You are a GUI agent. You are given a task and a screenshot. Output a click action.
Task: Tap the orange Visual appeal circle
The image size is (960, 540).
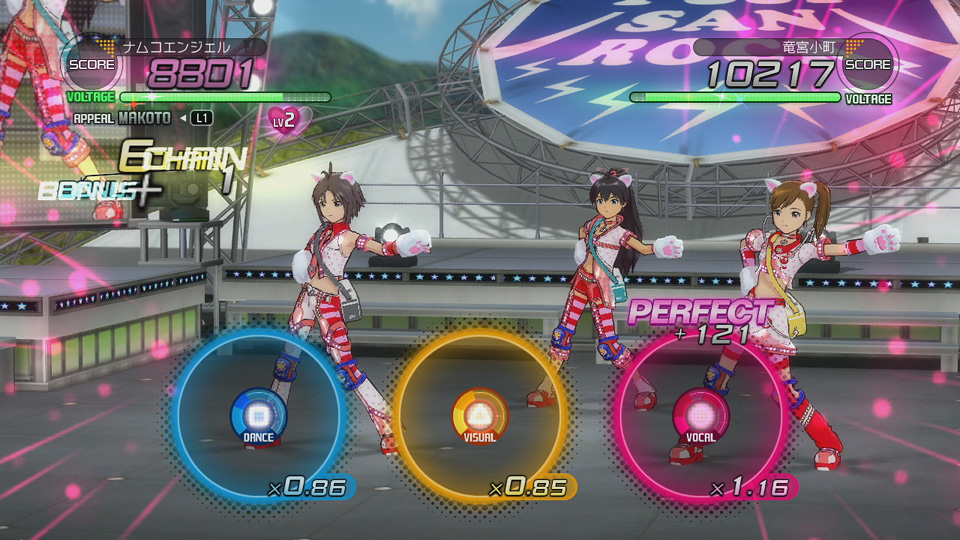pos(478,412)
